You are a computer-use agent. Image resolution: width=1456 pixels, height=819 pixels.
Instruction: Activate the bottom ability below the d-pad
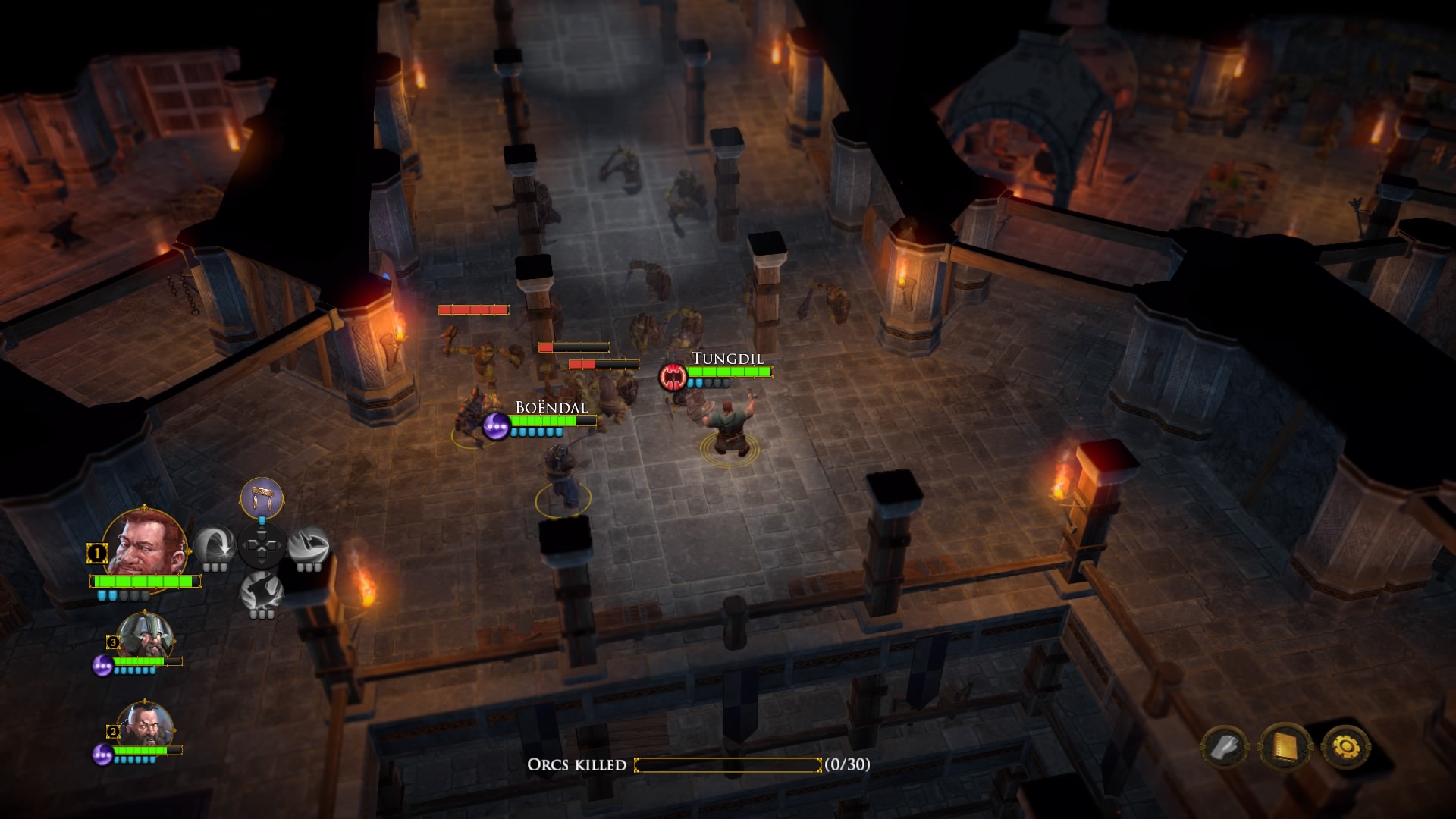pos(262,592)
